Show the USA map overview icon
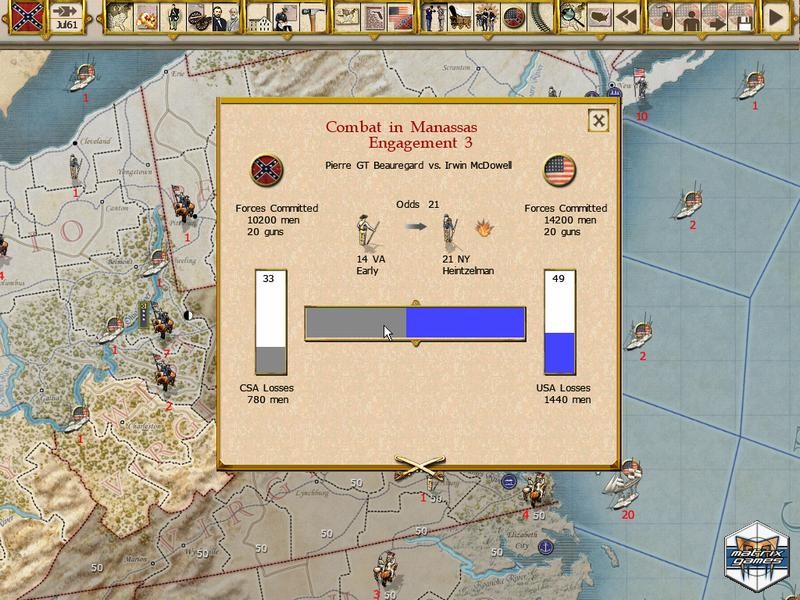Screen dimensions: 800x600 pos(598,17)
